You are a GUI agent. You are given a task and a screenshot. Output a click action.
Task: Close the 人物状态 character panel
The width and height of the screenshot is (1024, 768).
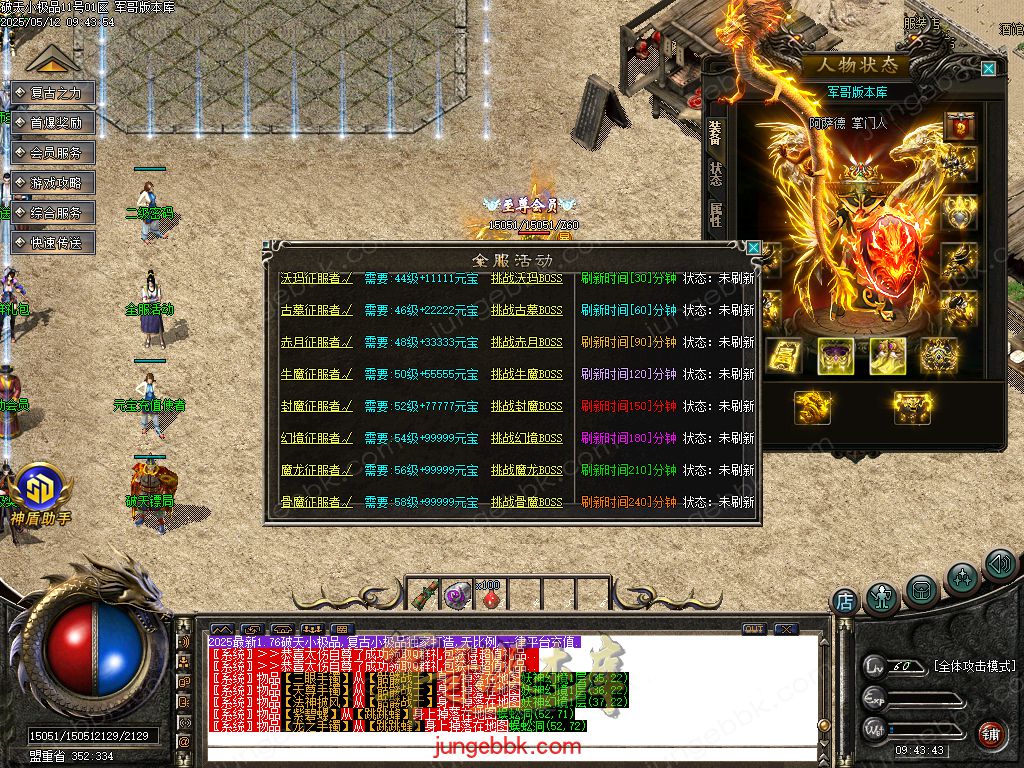[988, 69]
